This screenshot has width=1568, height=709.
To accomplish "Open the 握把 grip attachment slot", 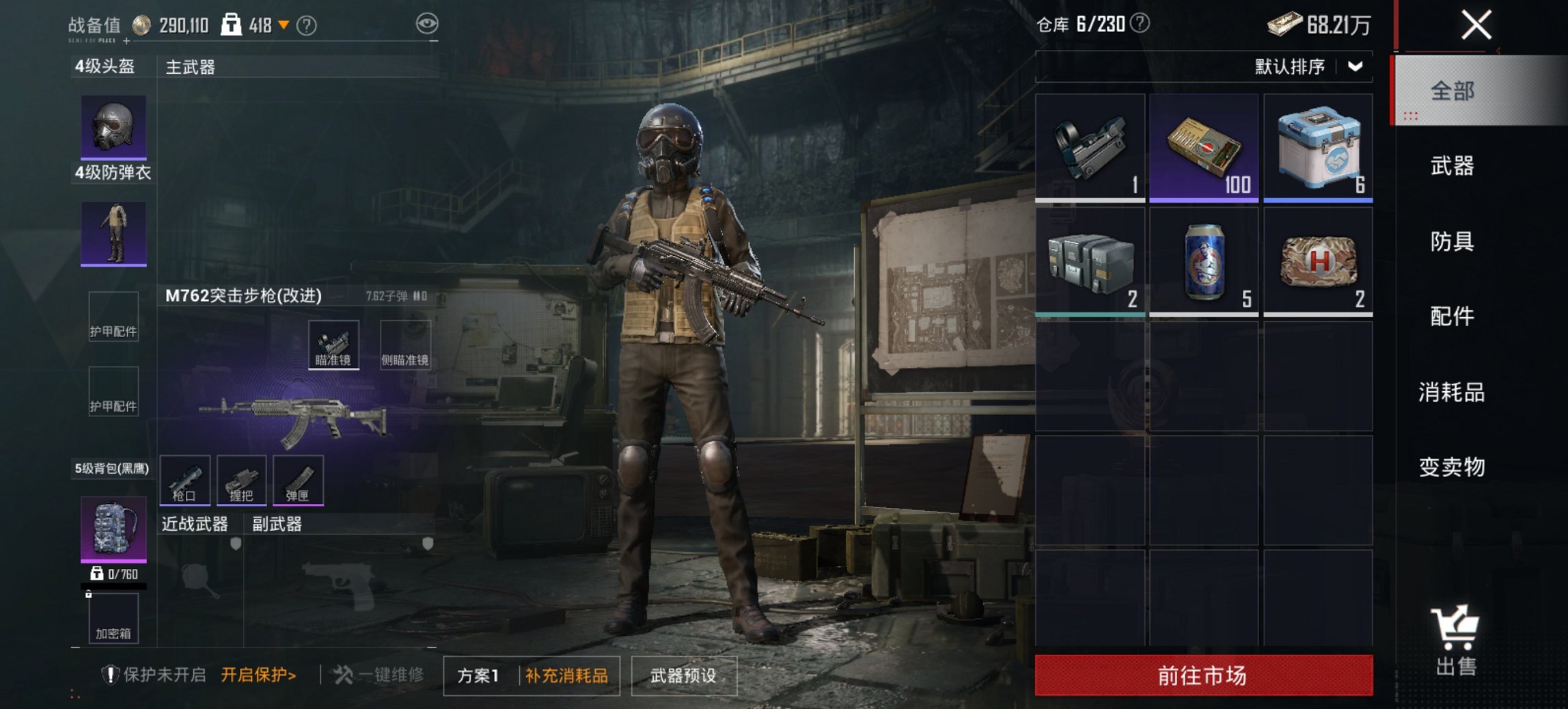I will [x=243, y=481].
